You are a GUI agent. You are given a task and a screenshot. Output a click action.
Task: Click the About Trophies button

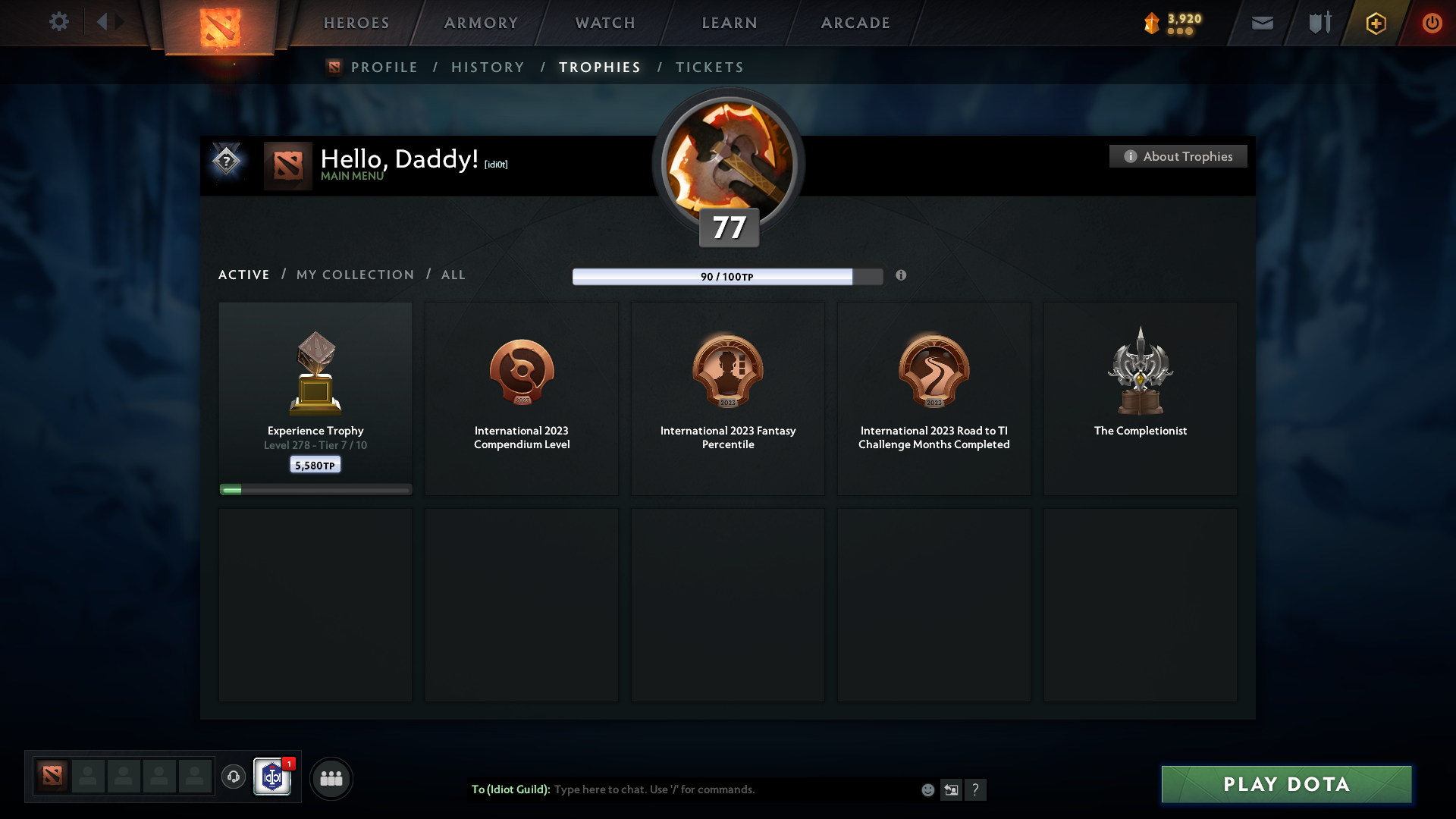tap(1177, 156)
